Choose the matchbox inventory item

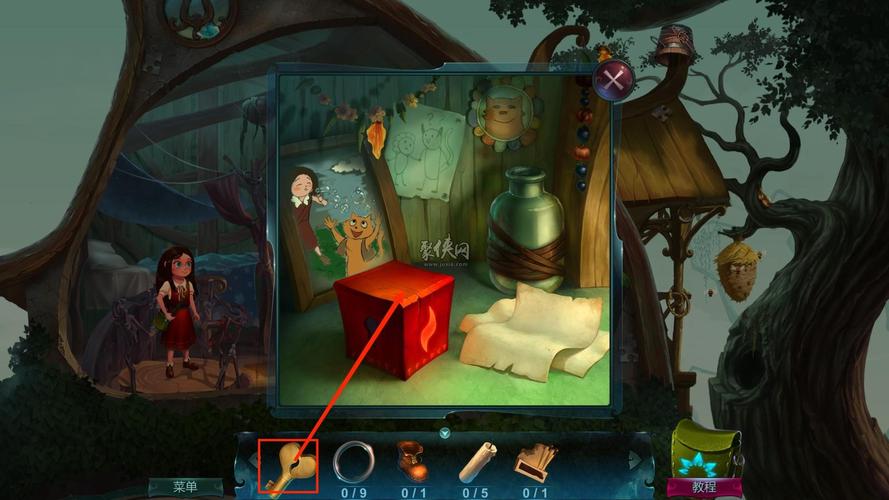535,461
